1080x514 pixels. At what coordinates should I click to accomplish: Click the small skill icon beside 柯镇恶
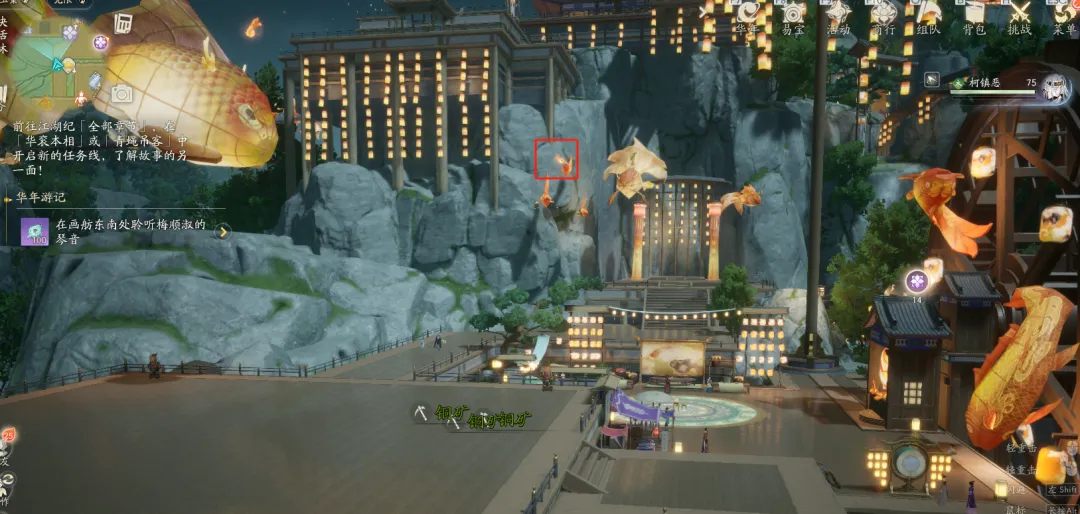click(x=932, y=79)
